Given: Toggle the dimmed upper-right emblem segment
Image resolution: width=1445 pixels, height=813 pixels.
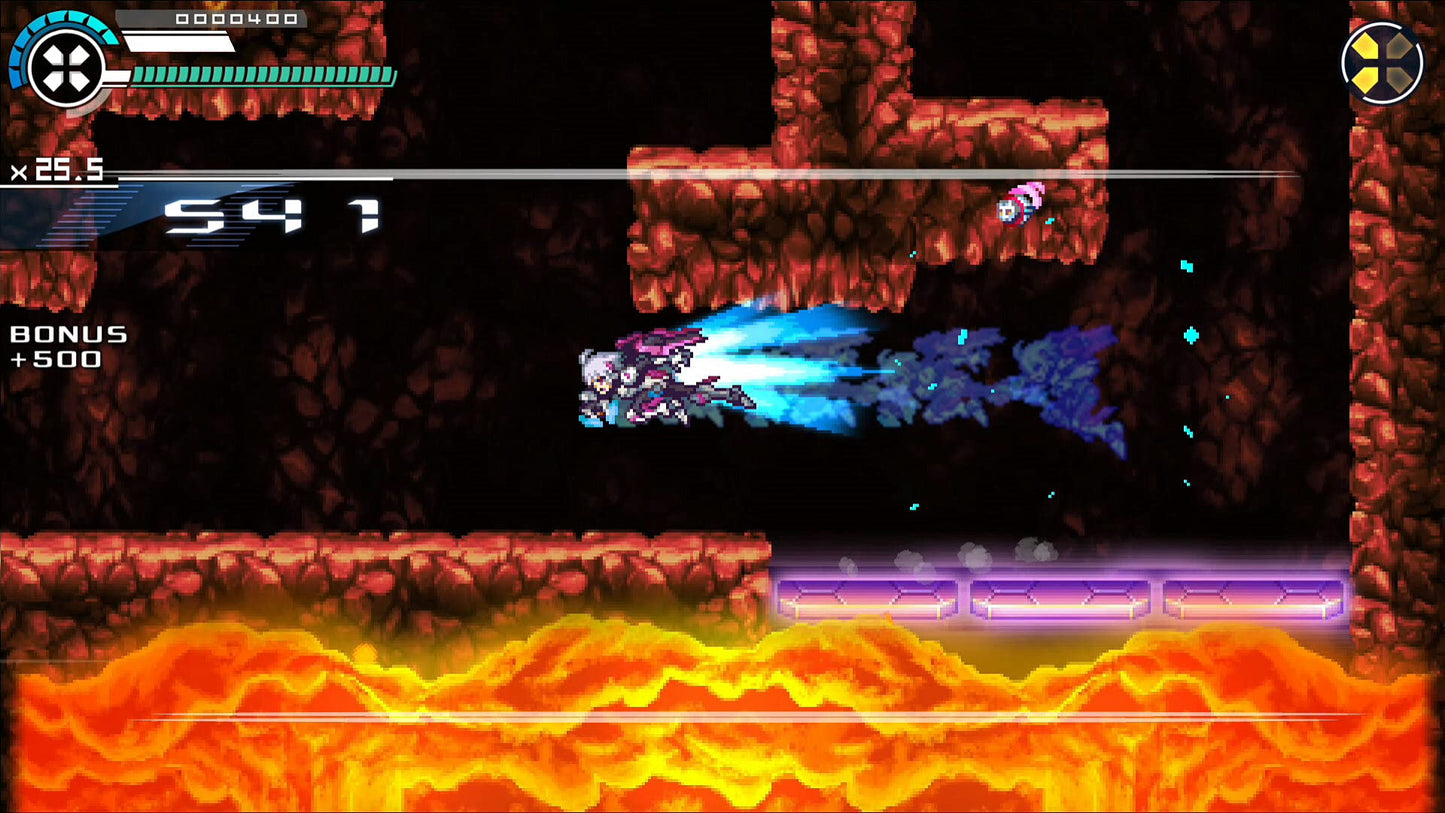Looking at the screenshot, I should pyautogui.click(x=1400, y=46).
